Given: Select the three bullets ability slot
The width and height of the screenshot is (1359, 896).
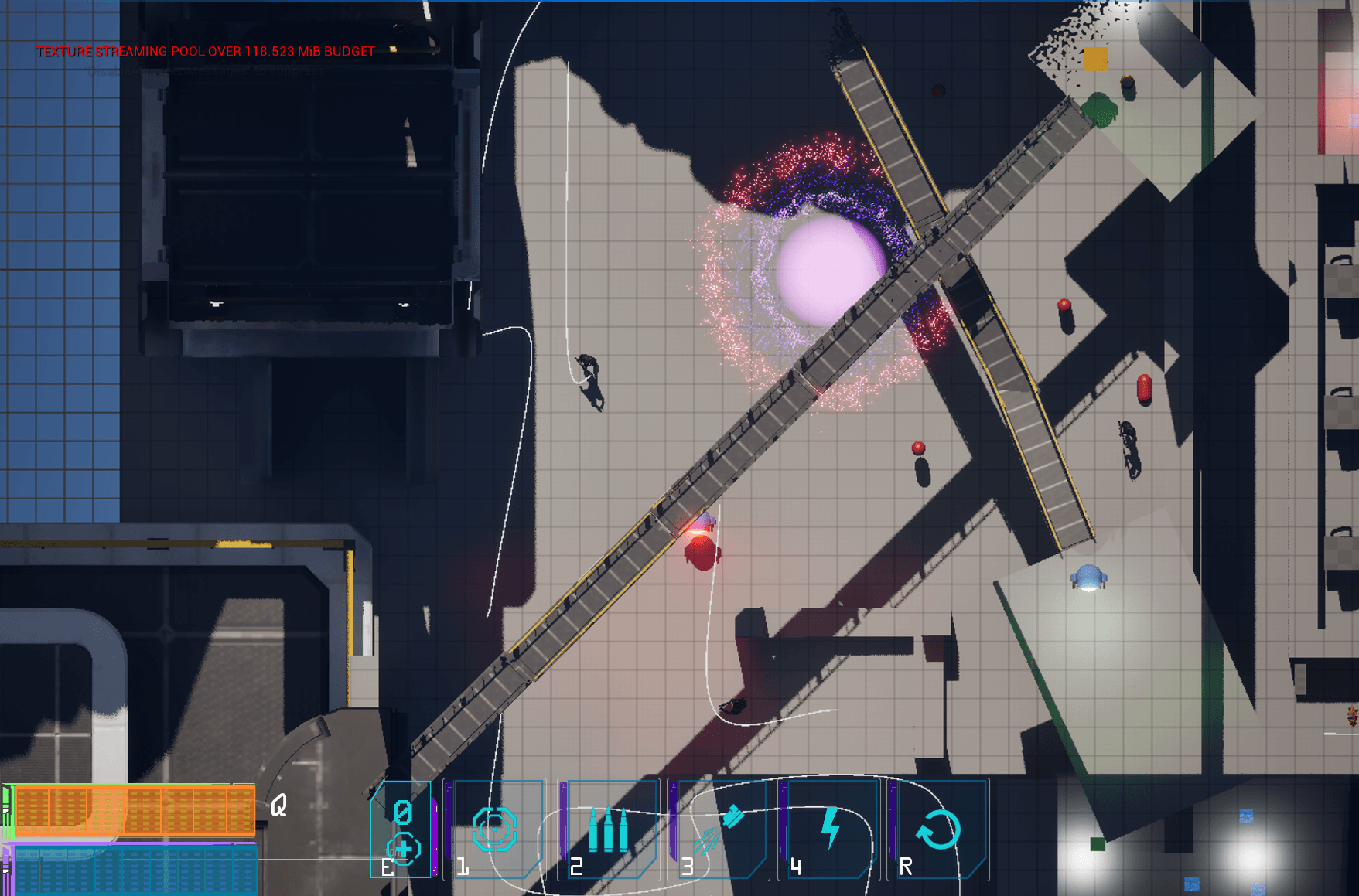Looking at the screenshot, I should pos(608,829).
